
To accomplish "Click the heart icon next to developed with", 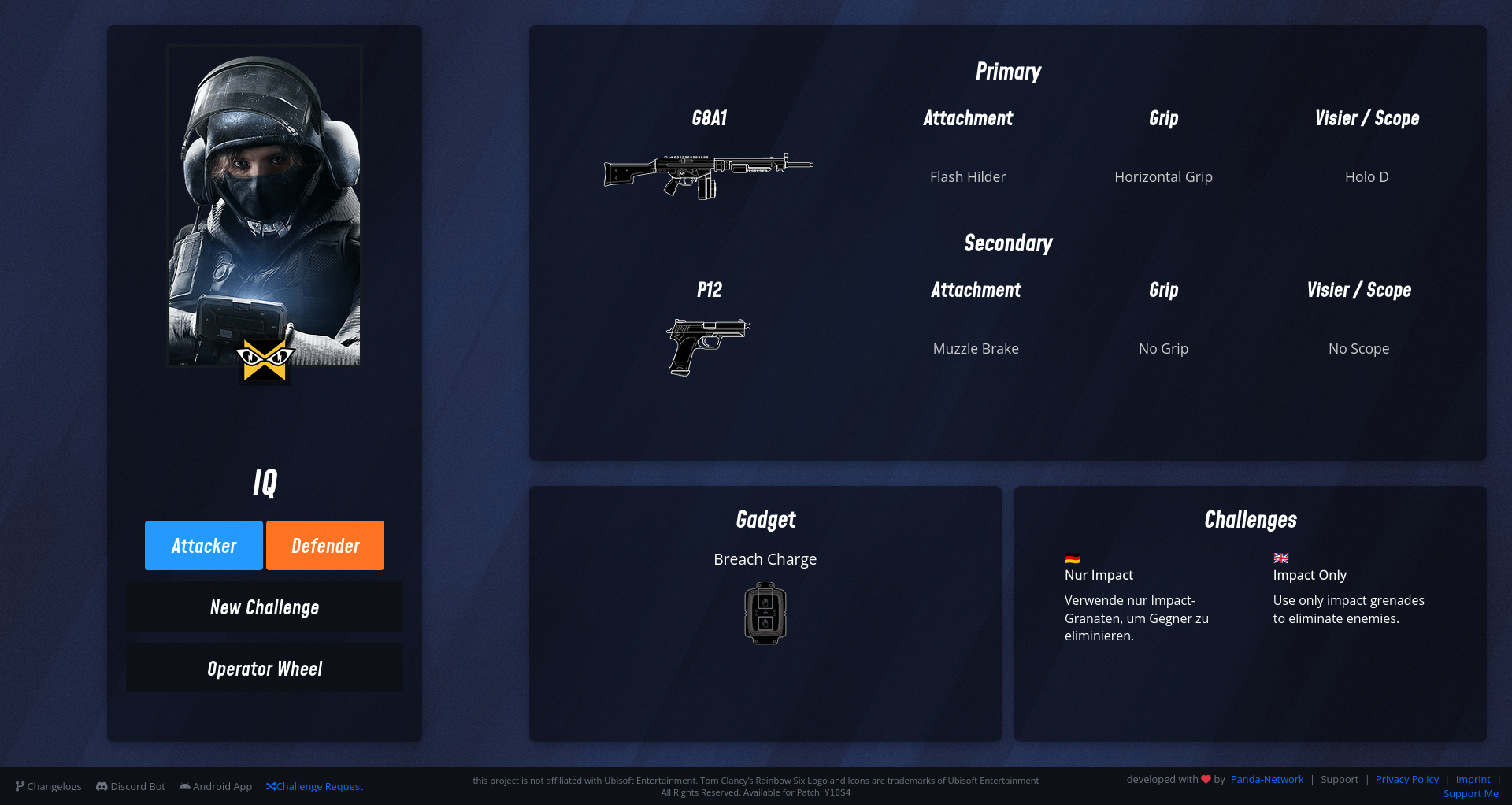I will (x=1206, y=779).
